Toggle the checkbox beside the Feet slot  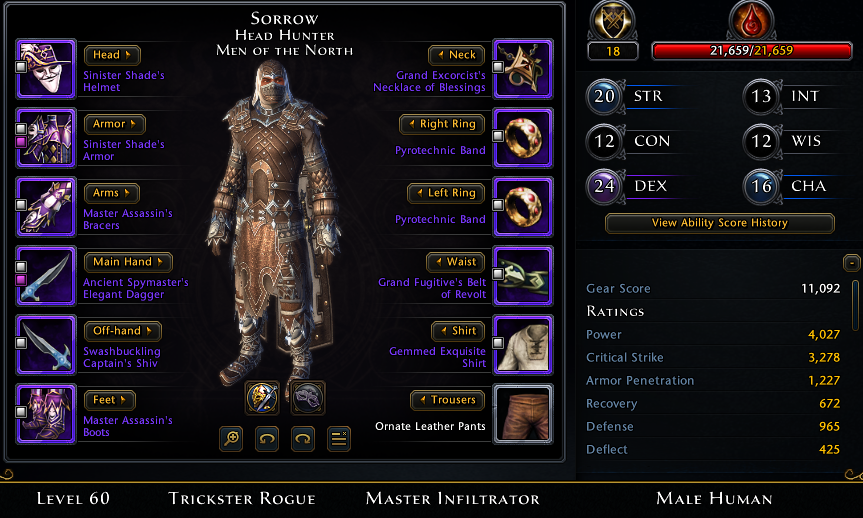(x=21, y=413)
